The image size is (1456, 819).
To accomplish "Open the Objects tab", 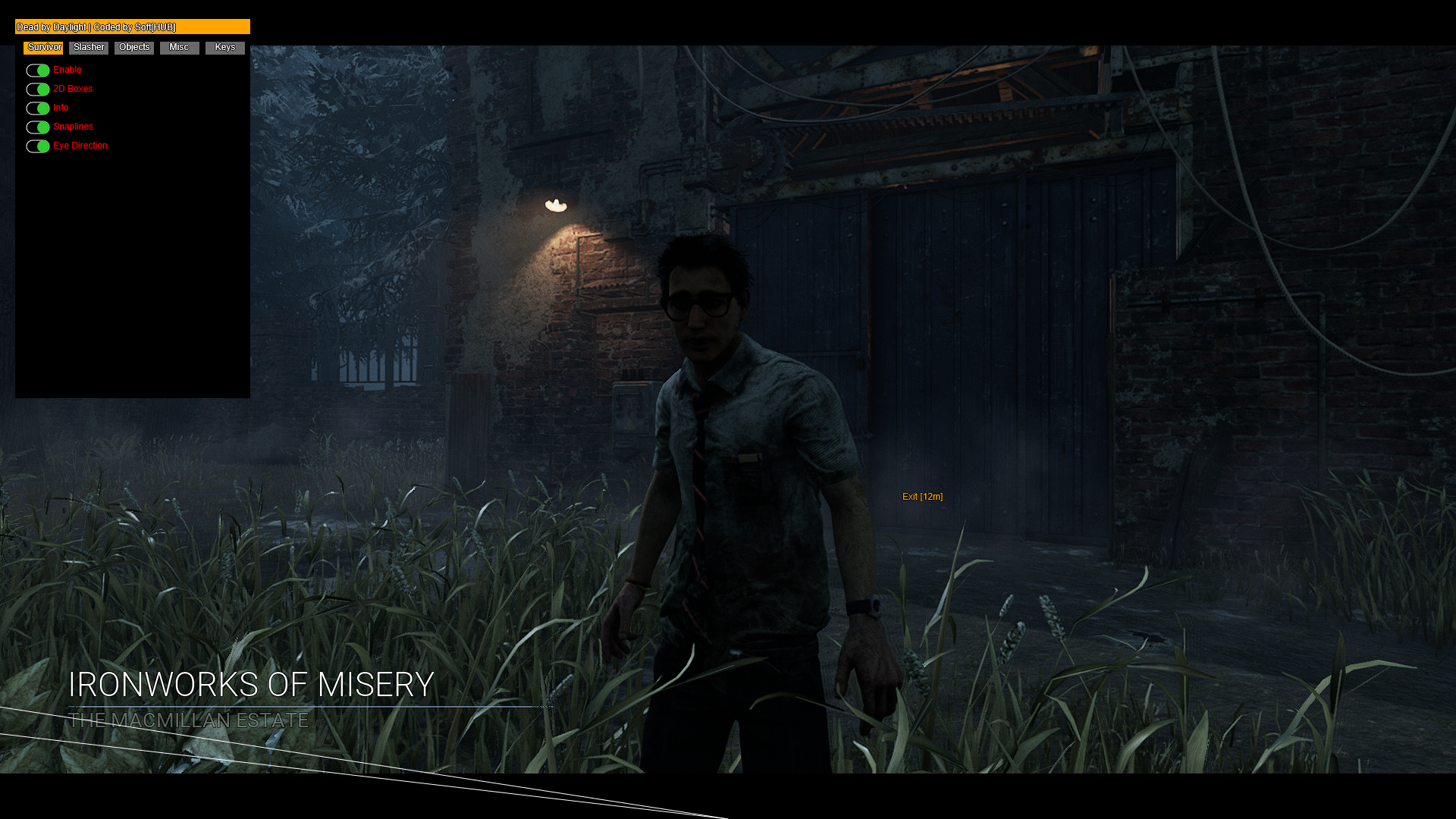I will click(x=133, y=47).
